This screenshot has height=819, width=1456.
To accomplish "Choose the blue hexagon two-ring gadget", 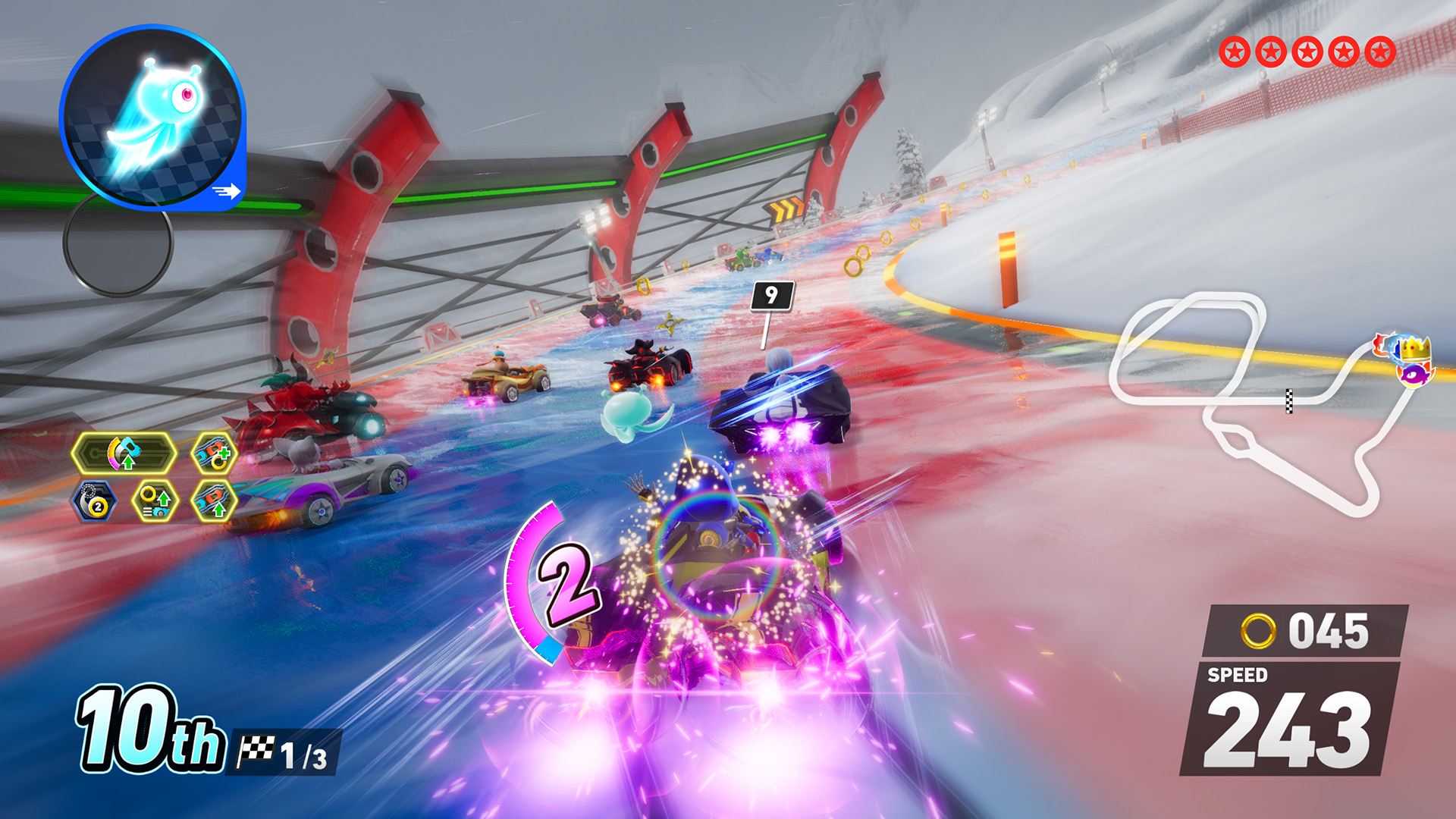I will [x=95, y=501].
